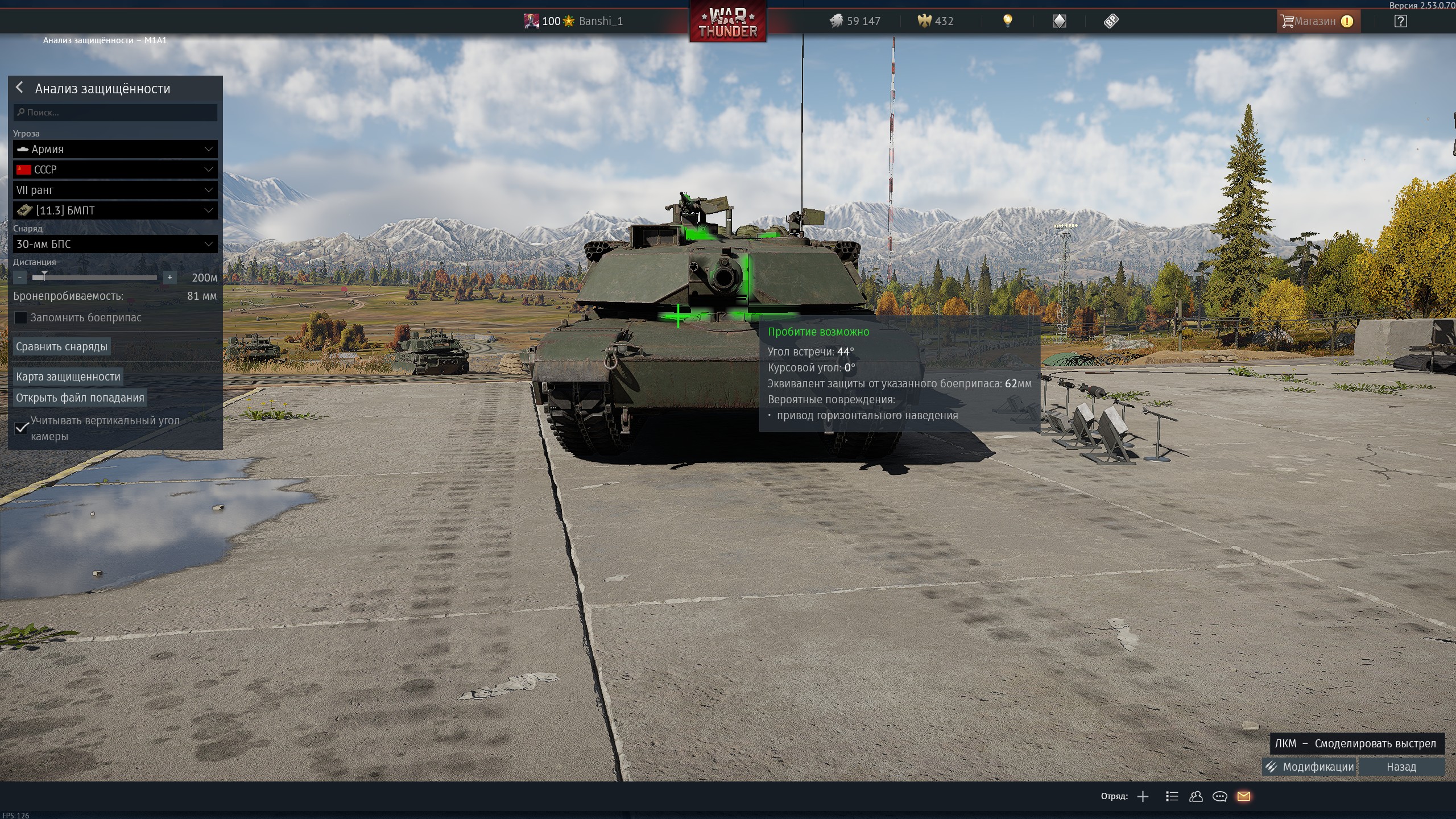
Task: Click Открыть файл попадания
Action: (80, 398)
